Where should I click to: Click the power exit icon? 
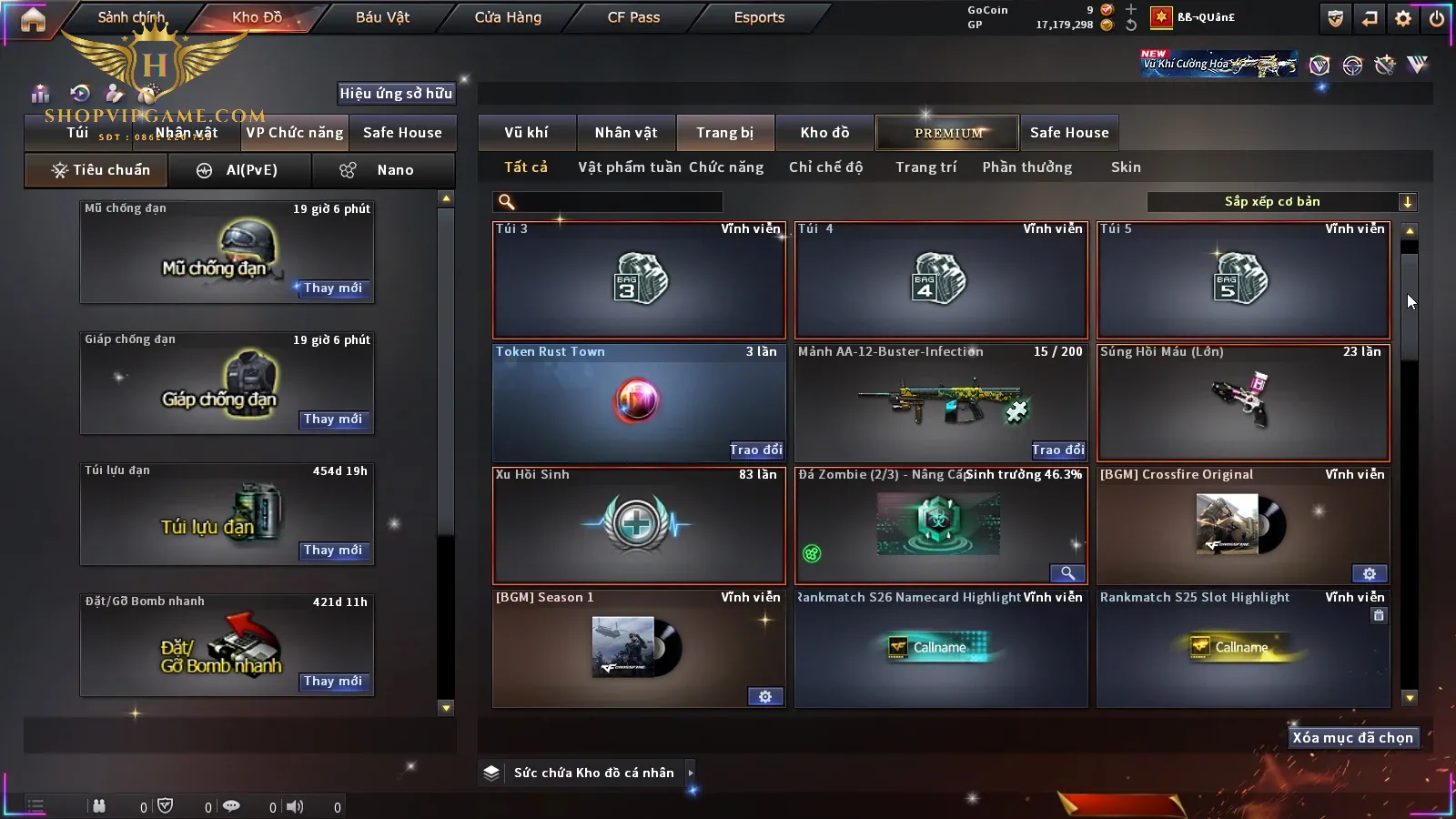pos(1437,18)
